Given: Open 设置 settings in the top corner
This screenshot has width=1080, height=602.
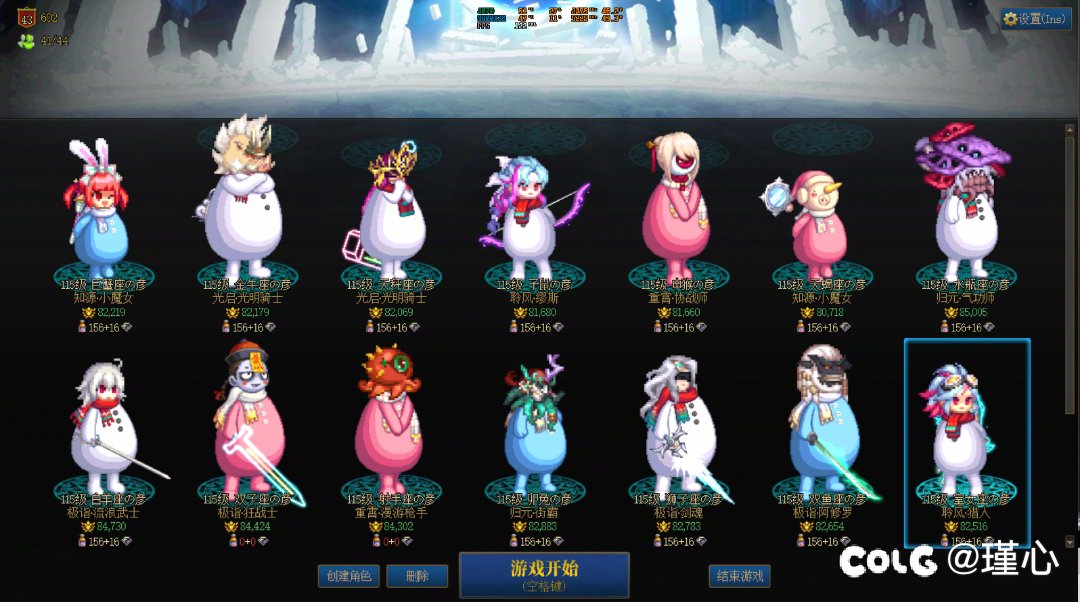Looking at the screenshot, I should tap(1036, 19).
